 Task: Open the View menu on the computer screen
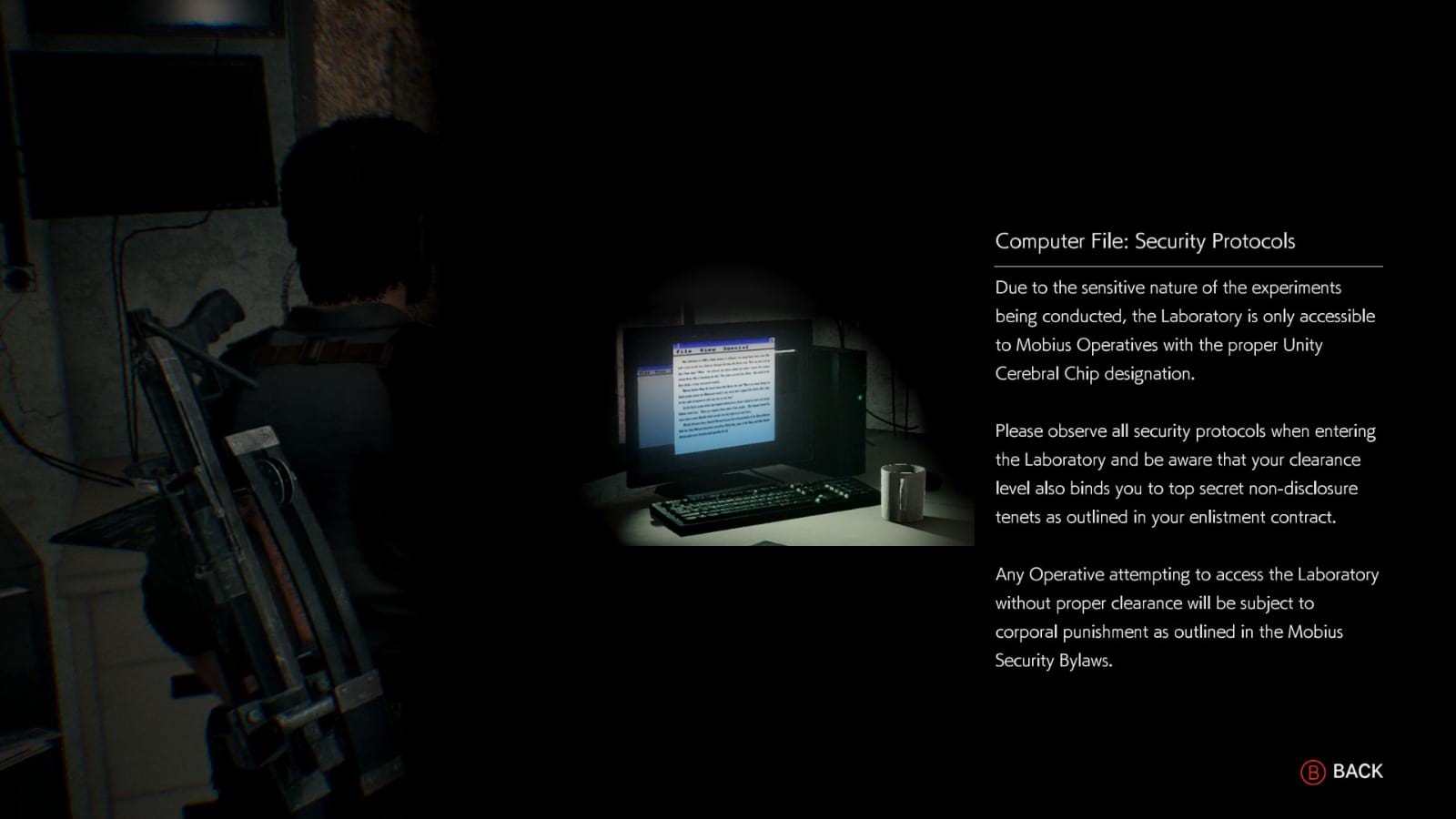click(x=710, y=349)
